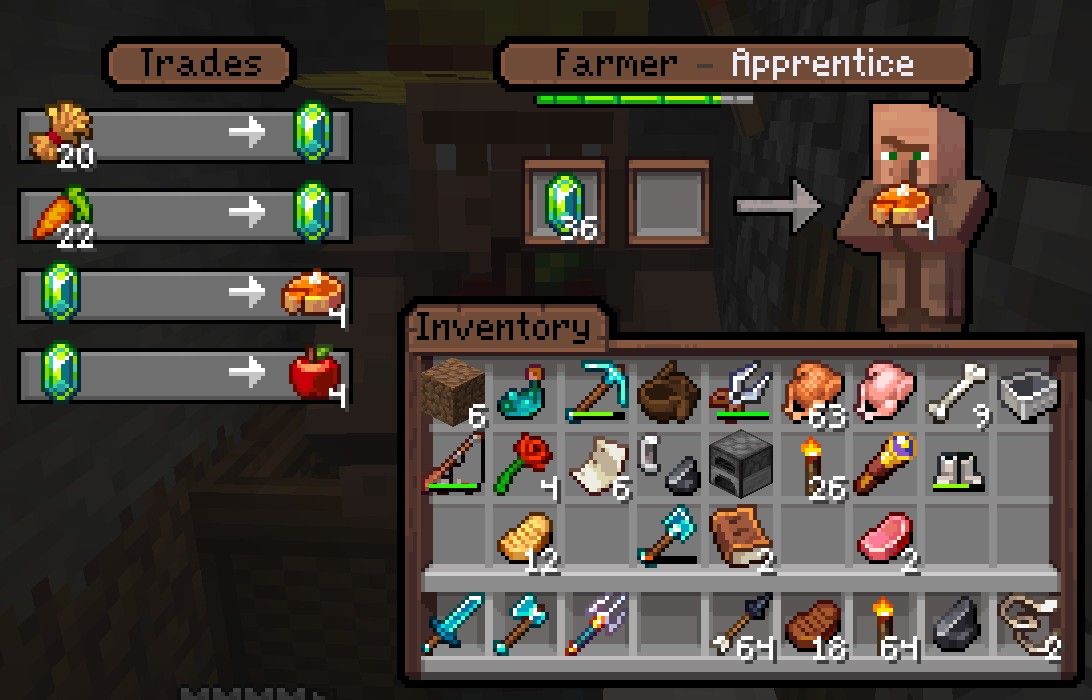This screenshot has width=1092, height=700.
Task: Choose the trident in the hotbar
Action: tap(595, 623)
